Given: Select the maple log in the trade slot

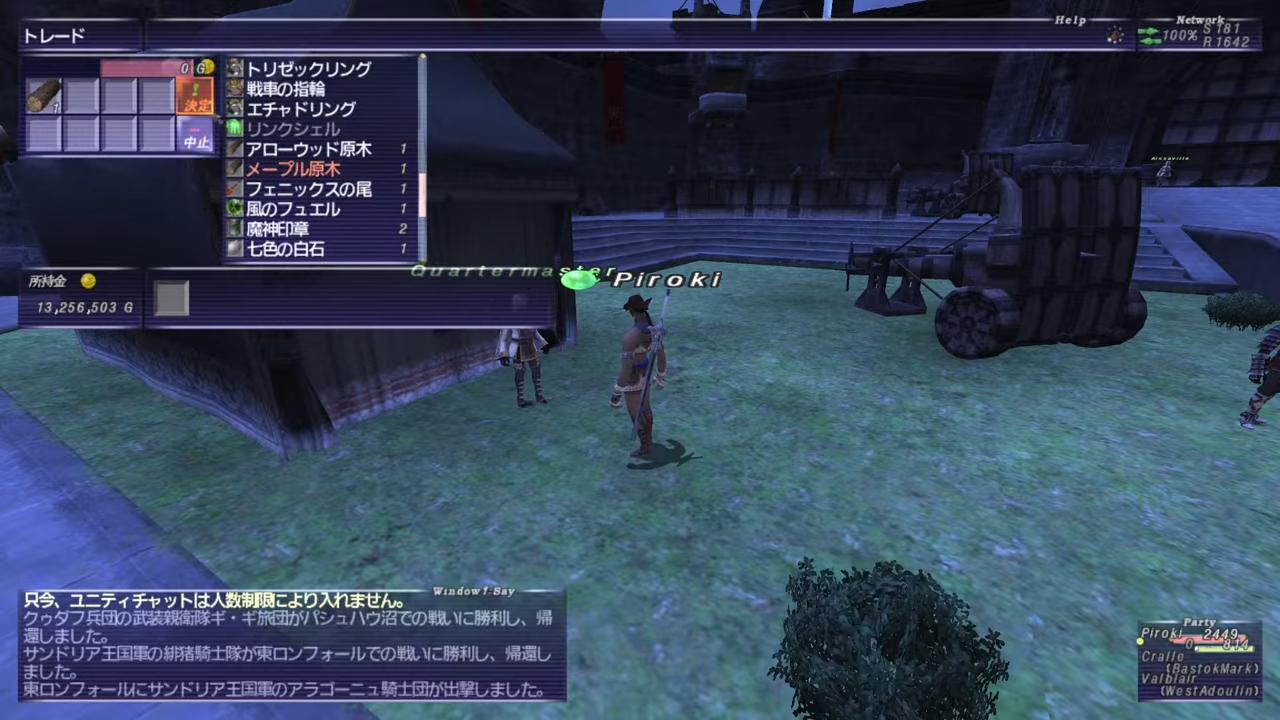Looking at the screenshot, I should pyautogui.click(x=44, y=96).
